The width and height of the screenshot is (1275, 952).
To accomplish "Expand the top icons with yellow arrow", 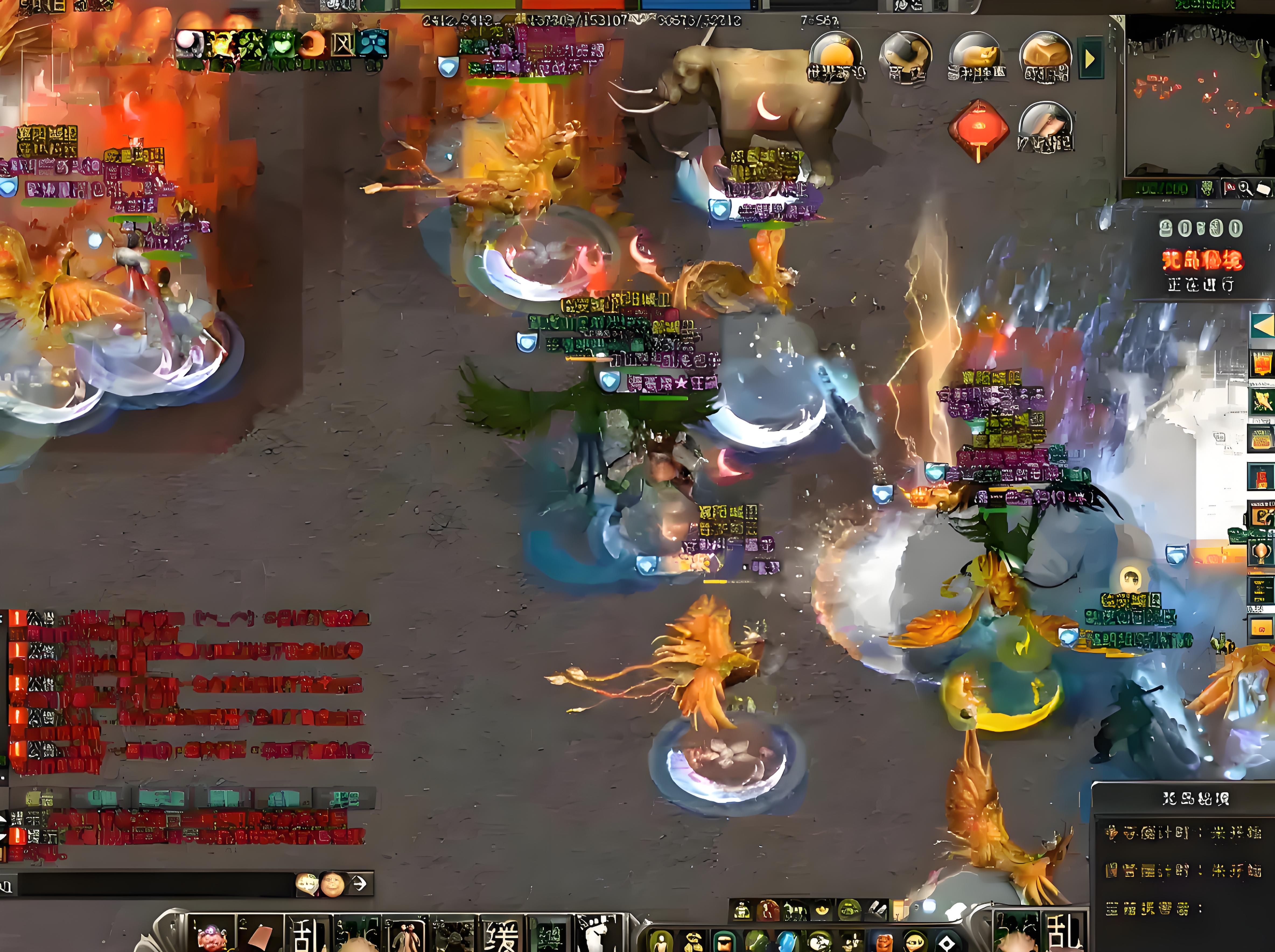I will pos(1090,59).
